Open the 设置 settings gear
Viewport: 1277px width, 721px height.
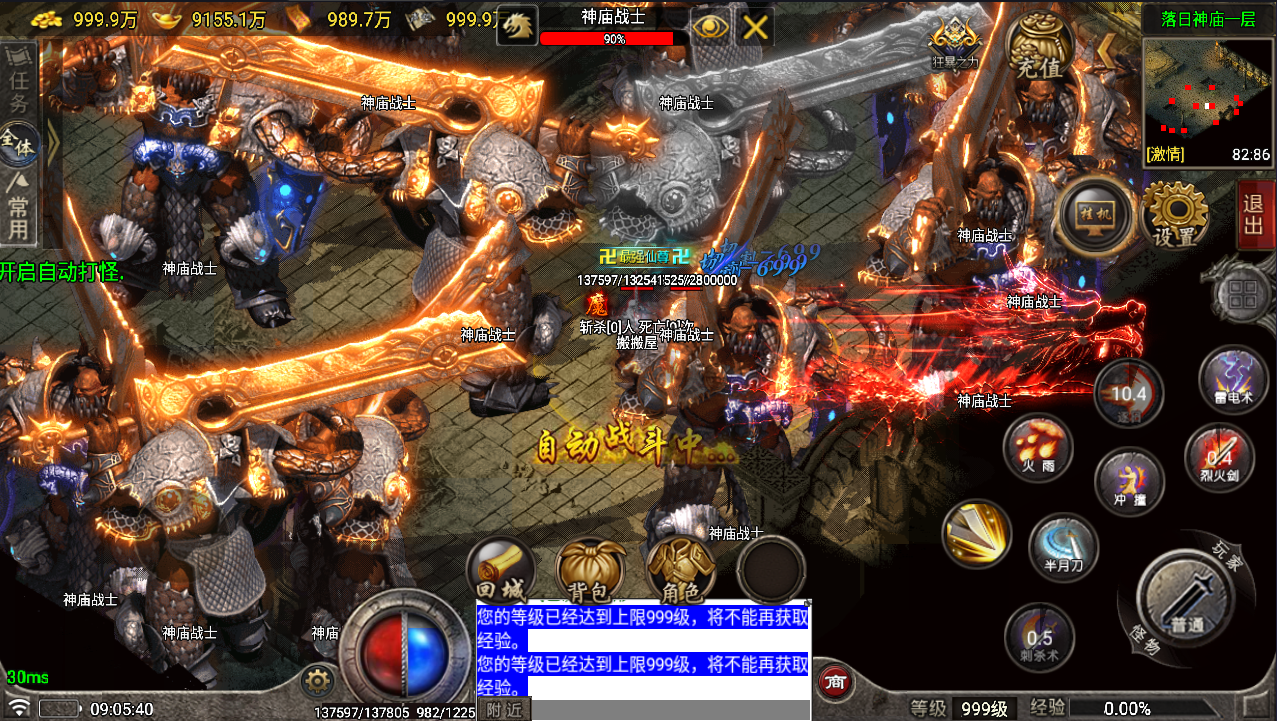coord(1175,214)
